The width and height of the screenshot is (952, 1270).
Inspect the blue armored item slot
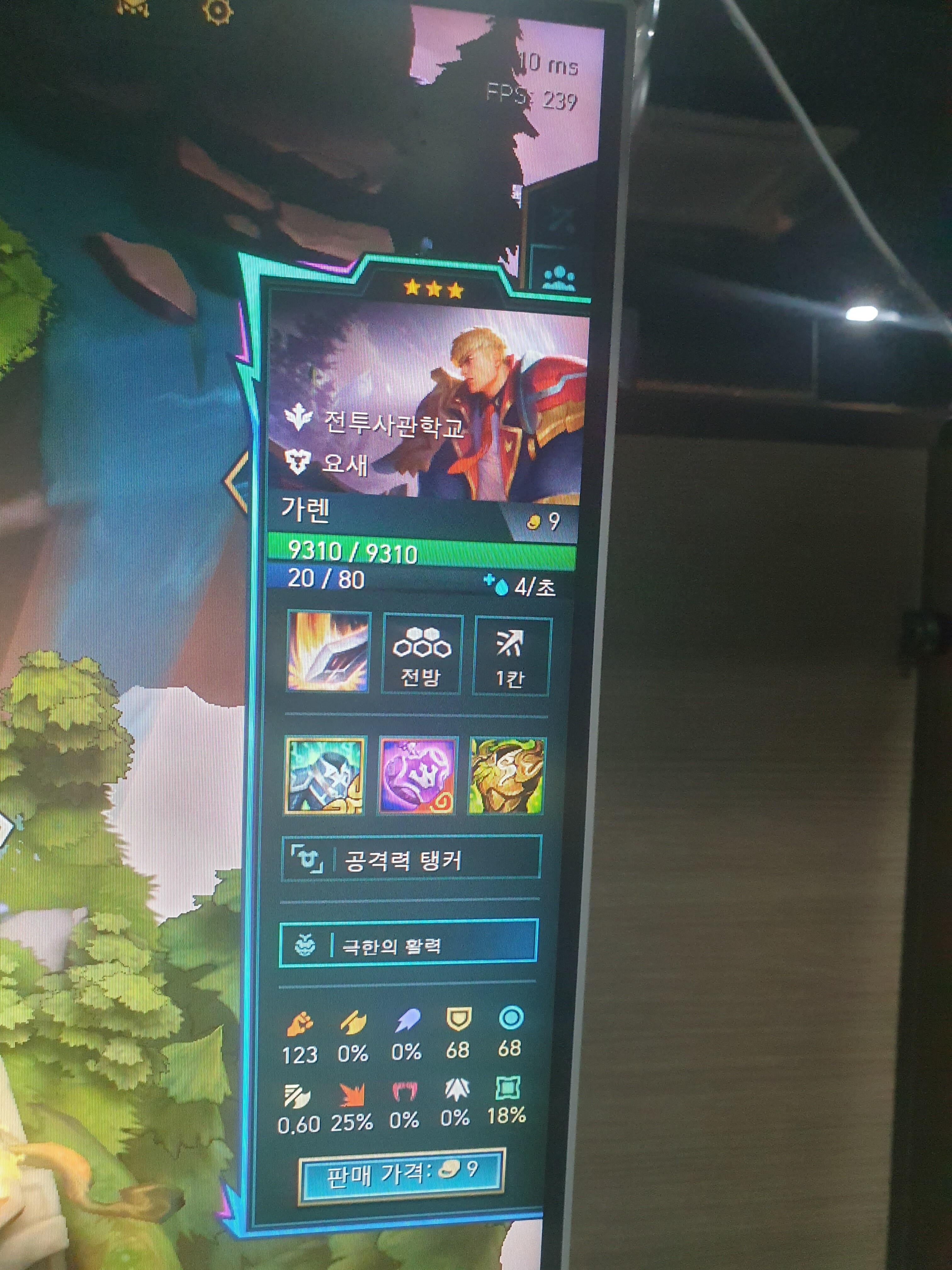coord(325,775)
